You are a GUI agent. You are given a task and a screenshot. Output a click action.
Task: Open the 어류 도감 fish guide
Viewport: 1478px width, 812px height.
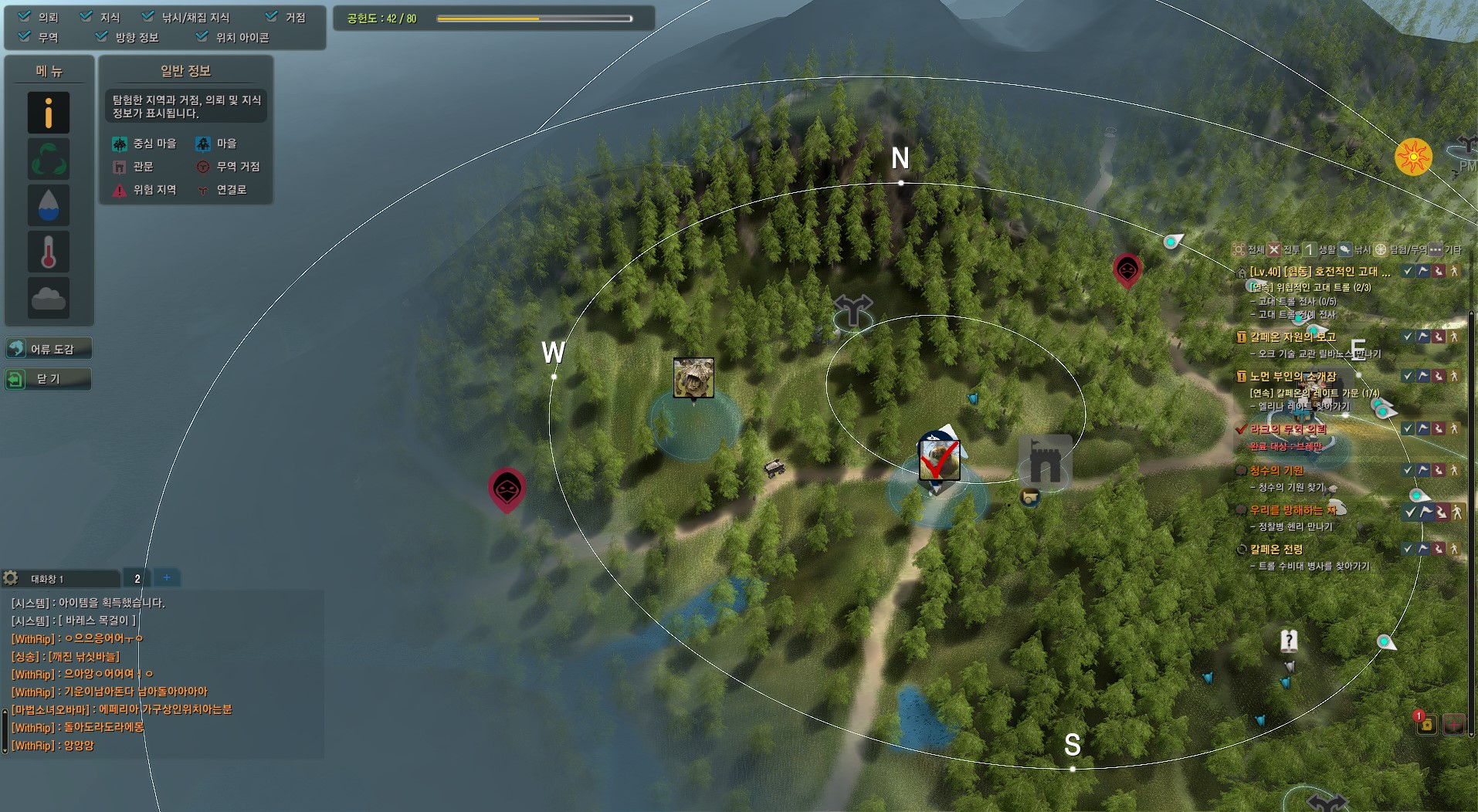[49, 349]
